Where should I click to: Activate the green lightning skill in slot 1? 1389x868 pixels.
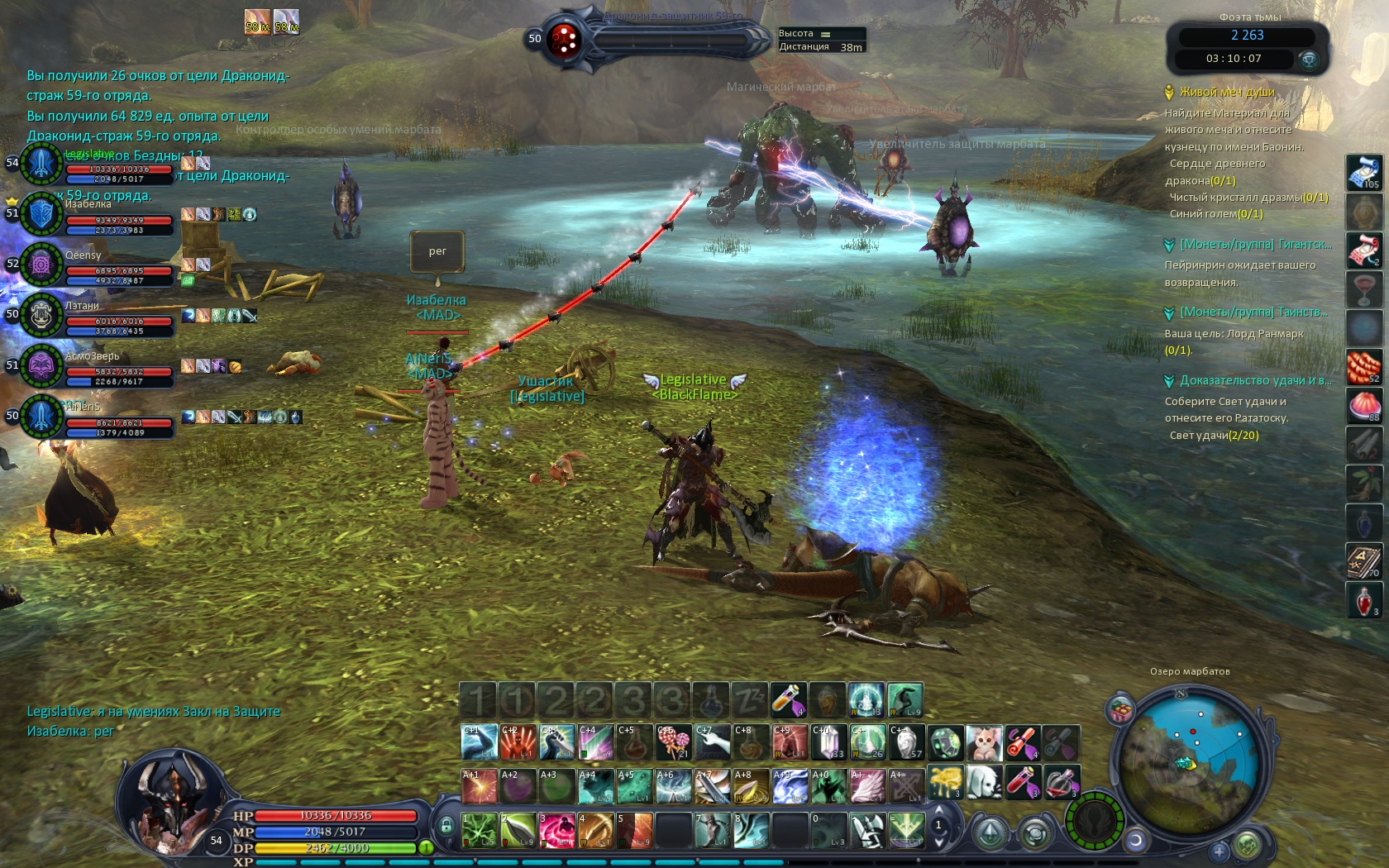point(479,830)
